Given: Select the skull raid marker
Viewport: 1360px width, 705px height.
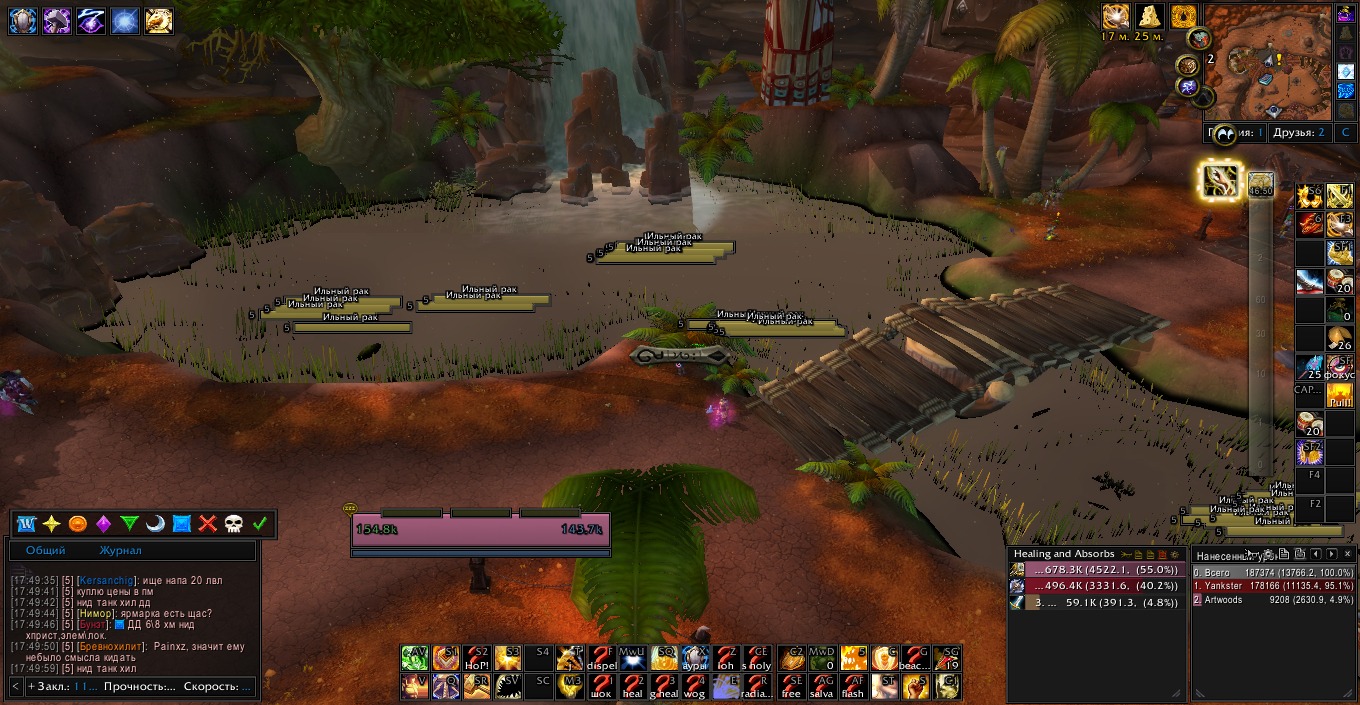Looking at the screenshot, I should pos(234,524).
